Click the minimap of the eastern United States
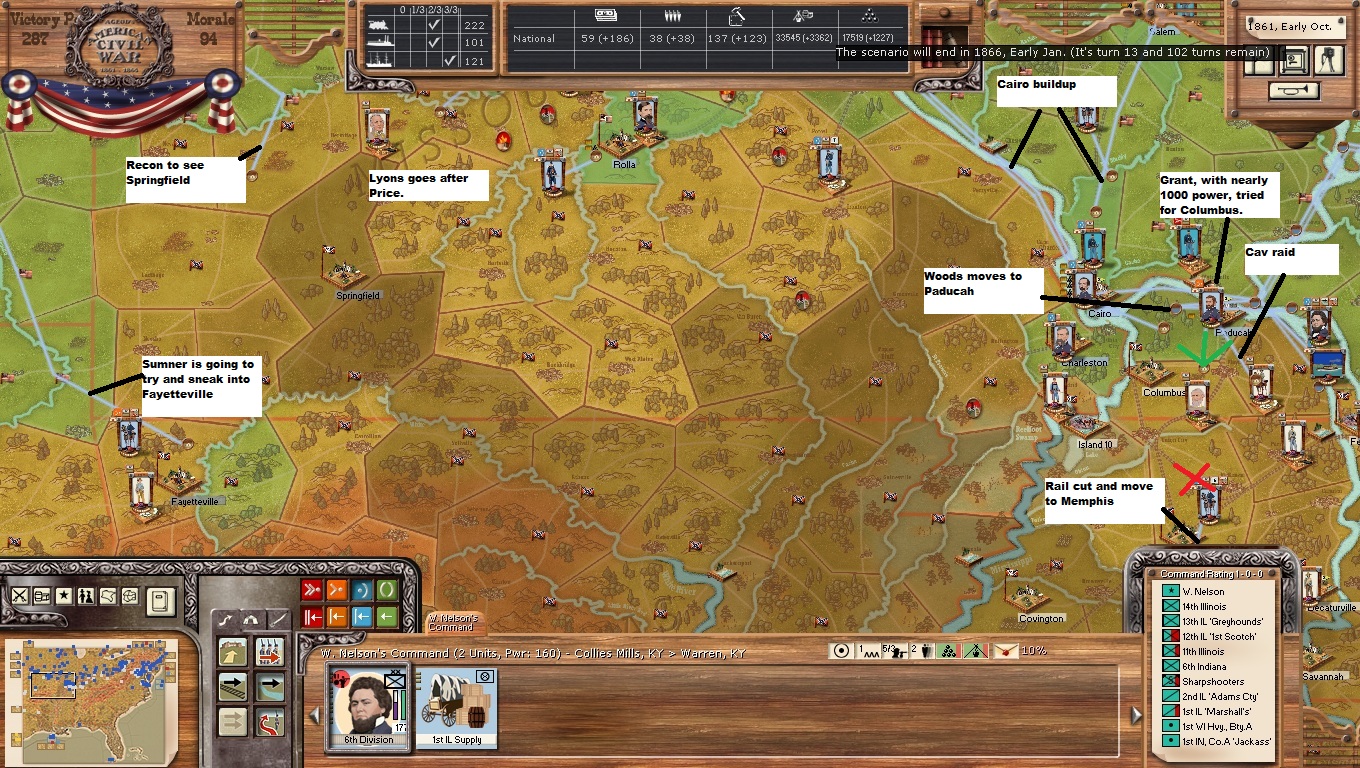 [x=91, y=692]
